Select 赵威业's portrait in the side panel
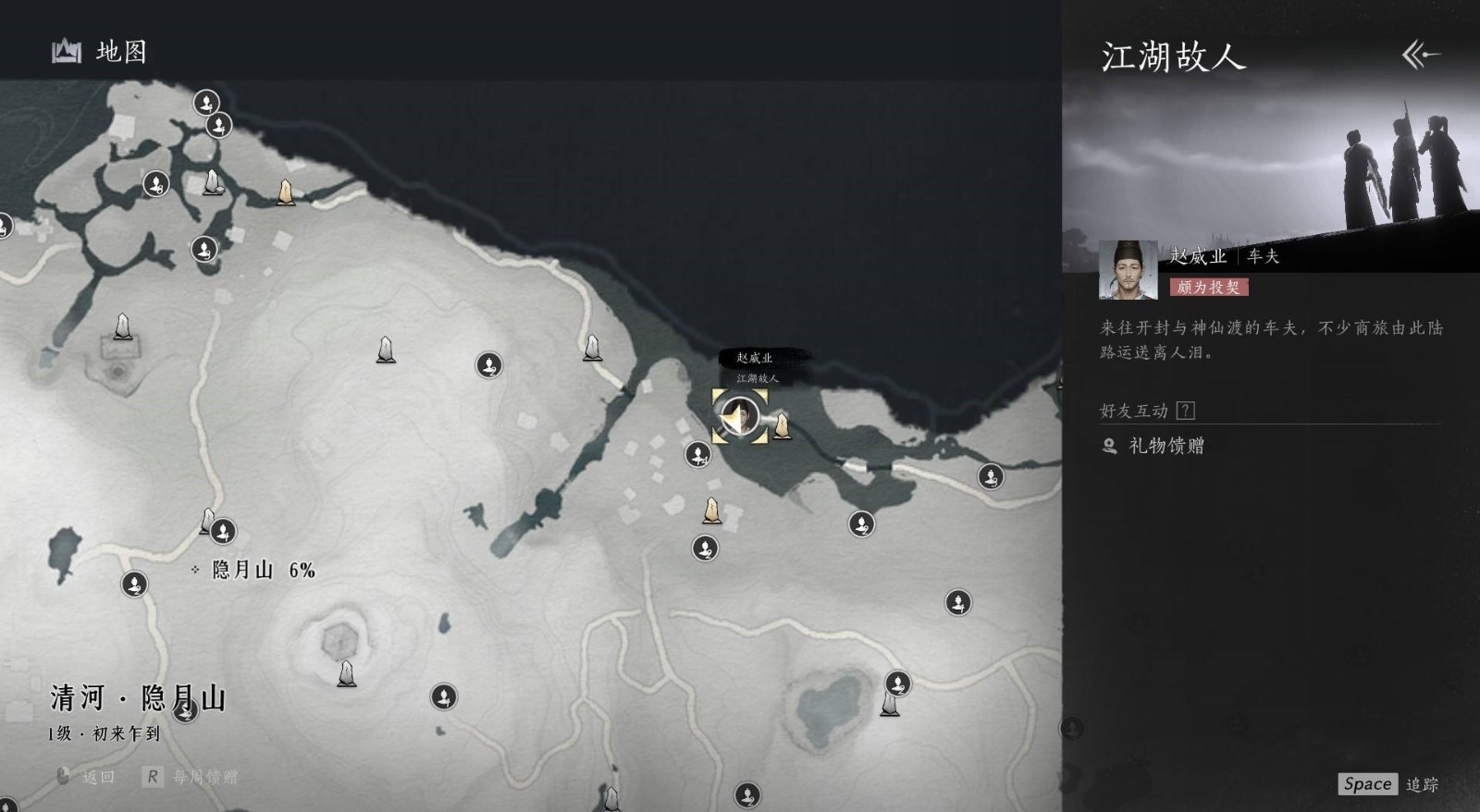 coord(1128,270)
